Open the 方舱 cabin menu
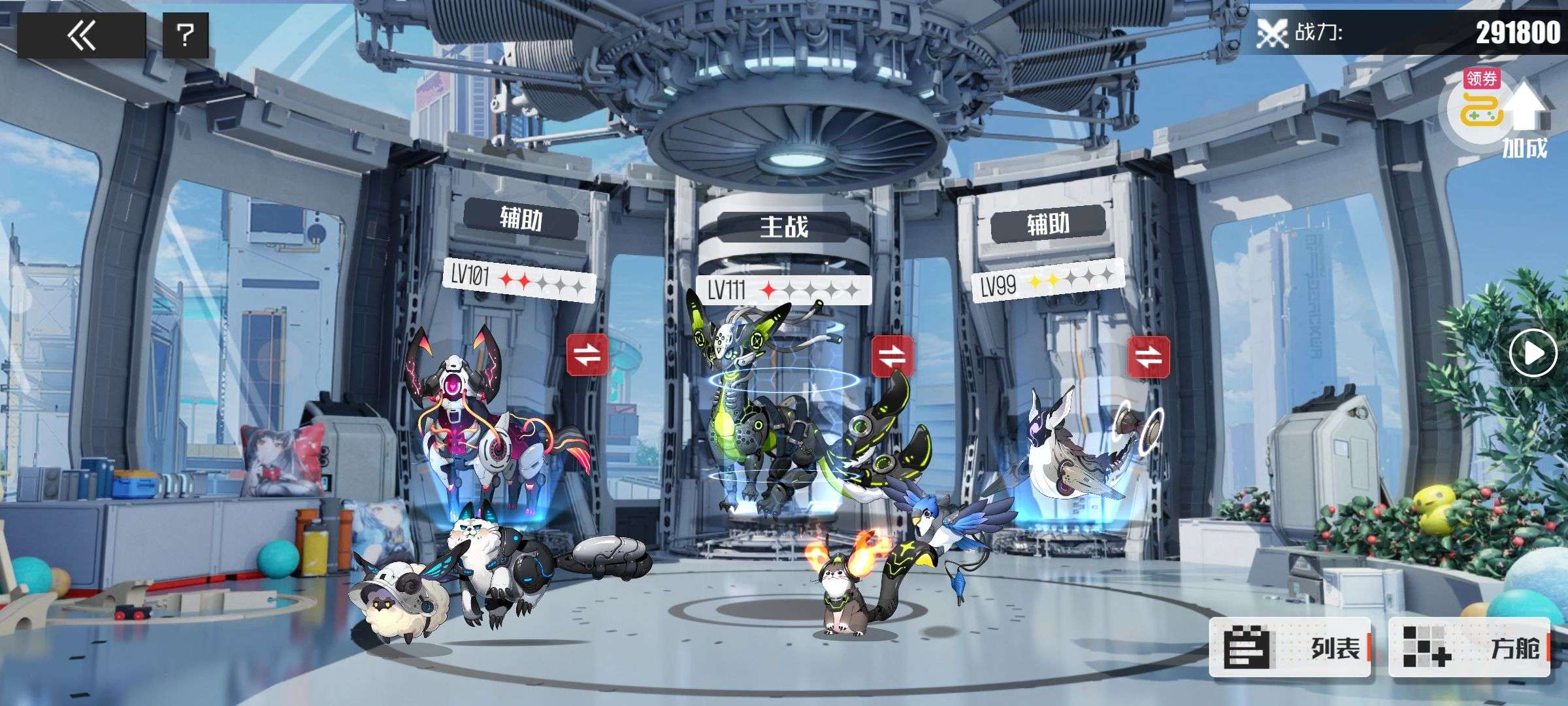 (1469, 647)
